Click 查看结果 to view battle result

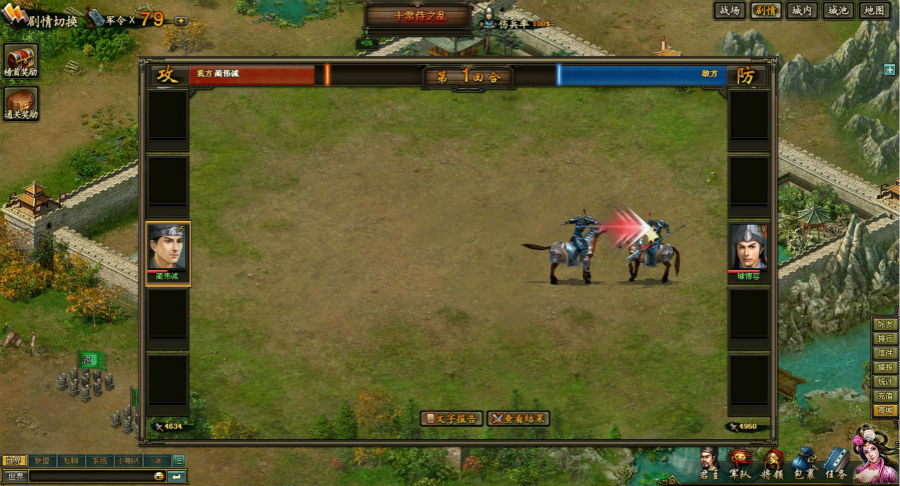pos(518,418)
